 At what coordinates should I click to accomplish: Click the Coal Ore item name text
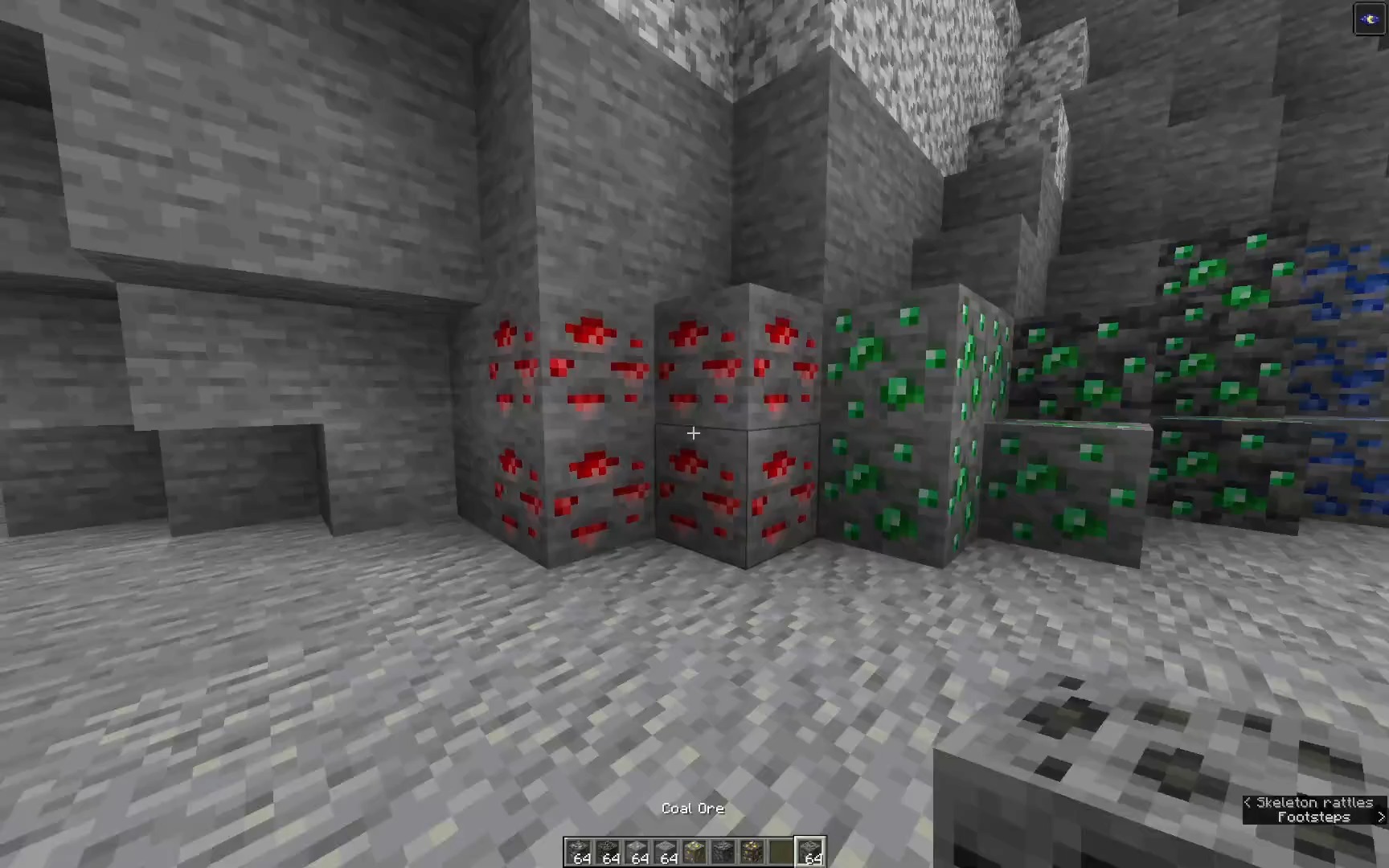(x=693, y=808)
